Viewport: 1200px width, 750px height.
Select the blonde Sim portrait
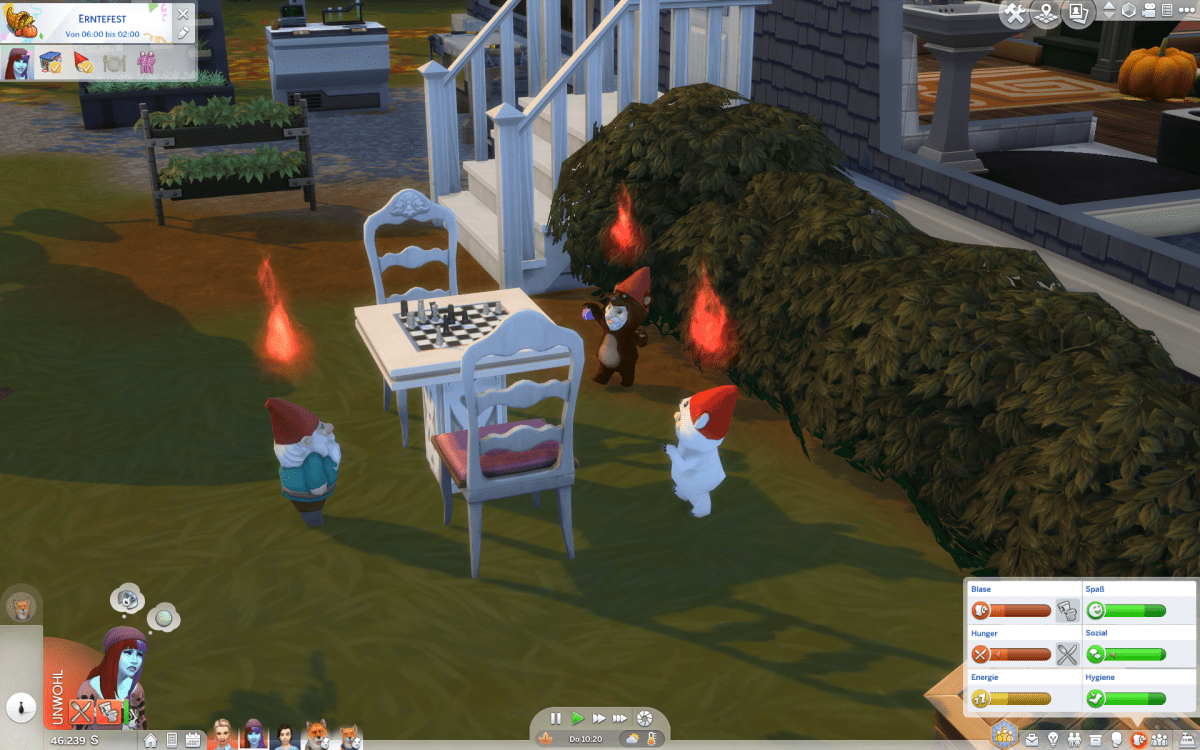pyautogui.click(x=222, y=735)
